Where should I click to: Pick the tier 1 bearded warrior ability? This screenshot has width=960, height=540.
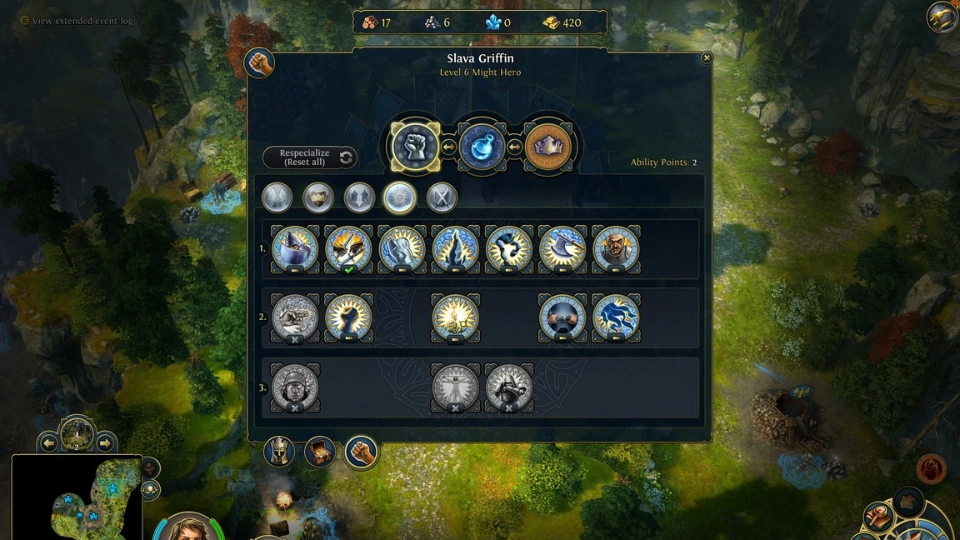616,249
